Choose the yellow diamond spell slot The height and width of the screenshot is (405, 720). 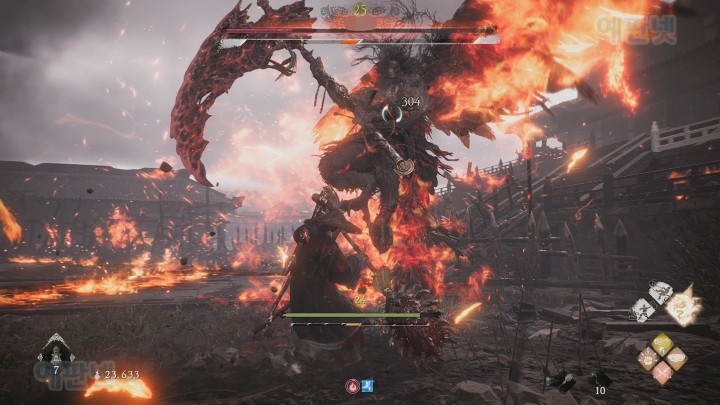(x=661, y=344)
